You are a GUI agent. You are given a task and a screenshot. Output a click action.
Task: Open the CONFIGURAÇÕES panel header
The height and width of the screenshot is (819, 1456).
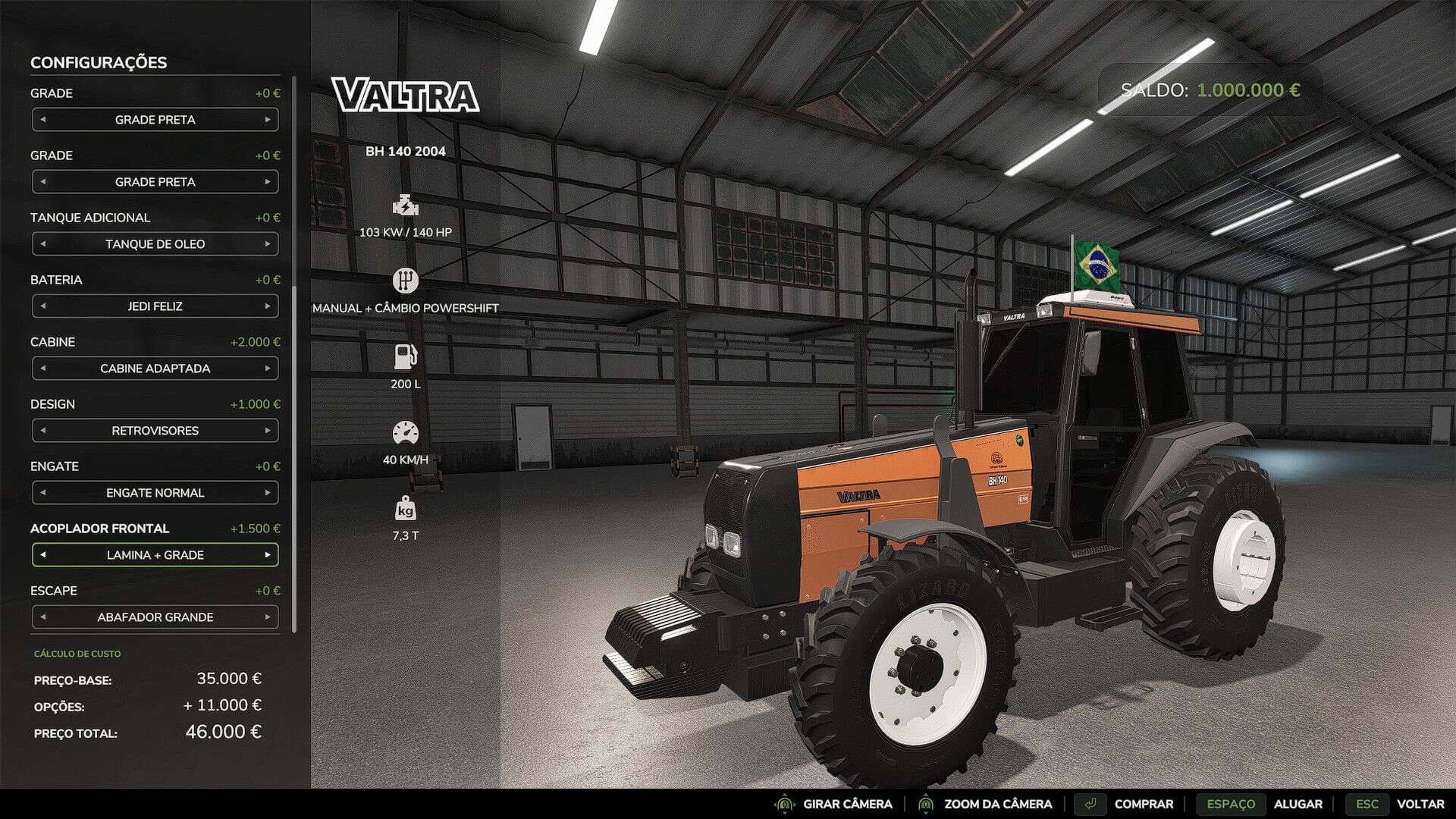tap(98, 63)
